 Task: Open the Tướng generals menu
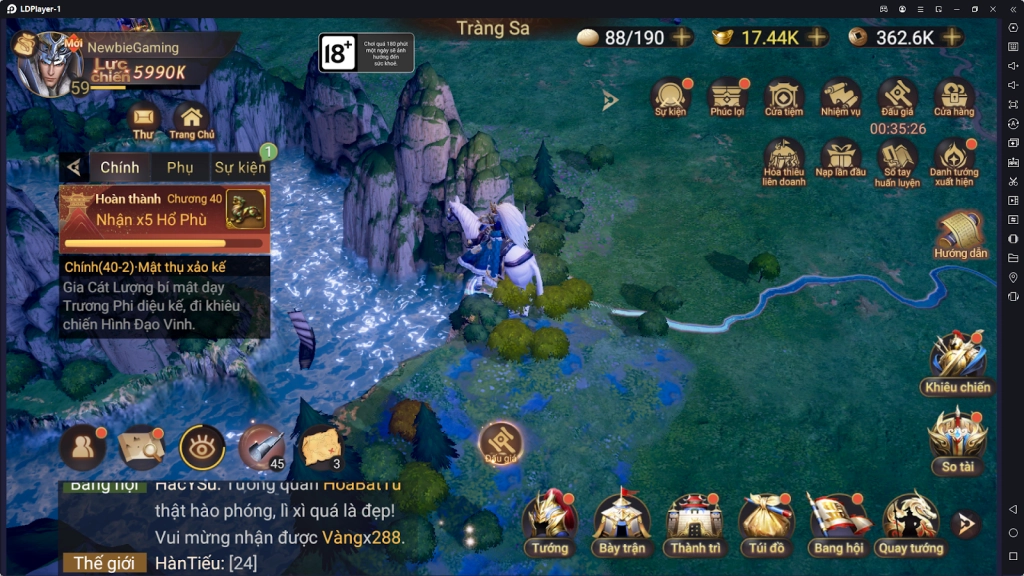tap(549, 520)
